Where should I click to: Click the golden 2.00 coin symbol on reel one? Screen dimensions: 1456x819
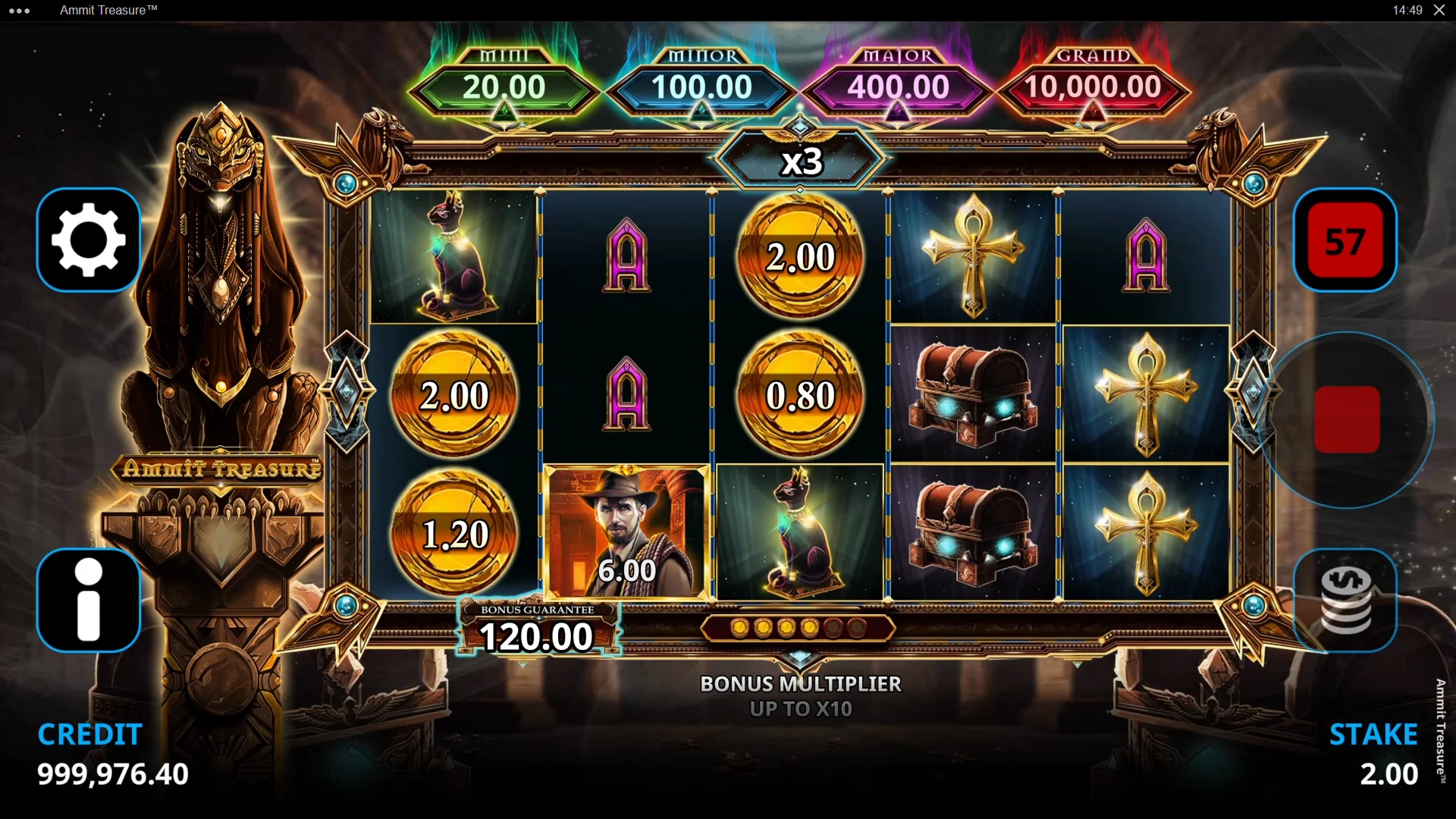[x=453, y=395]
